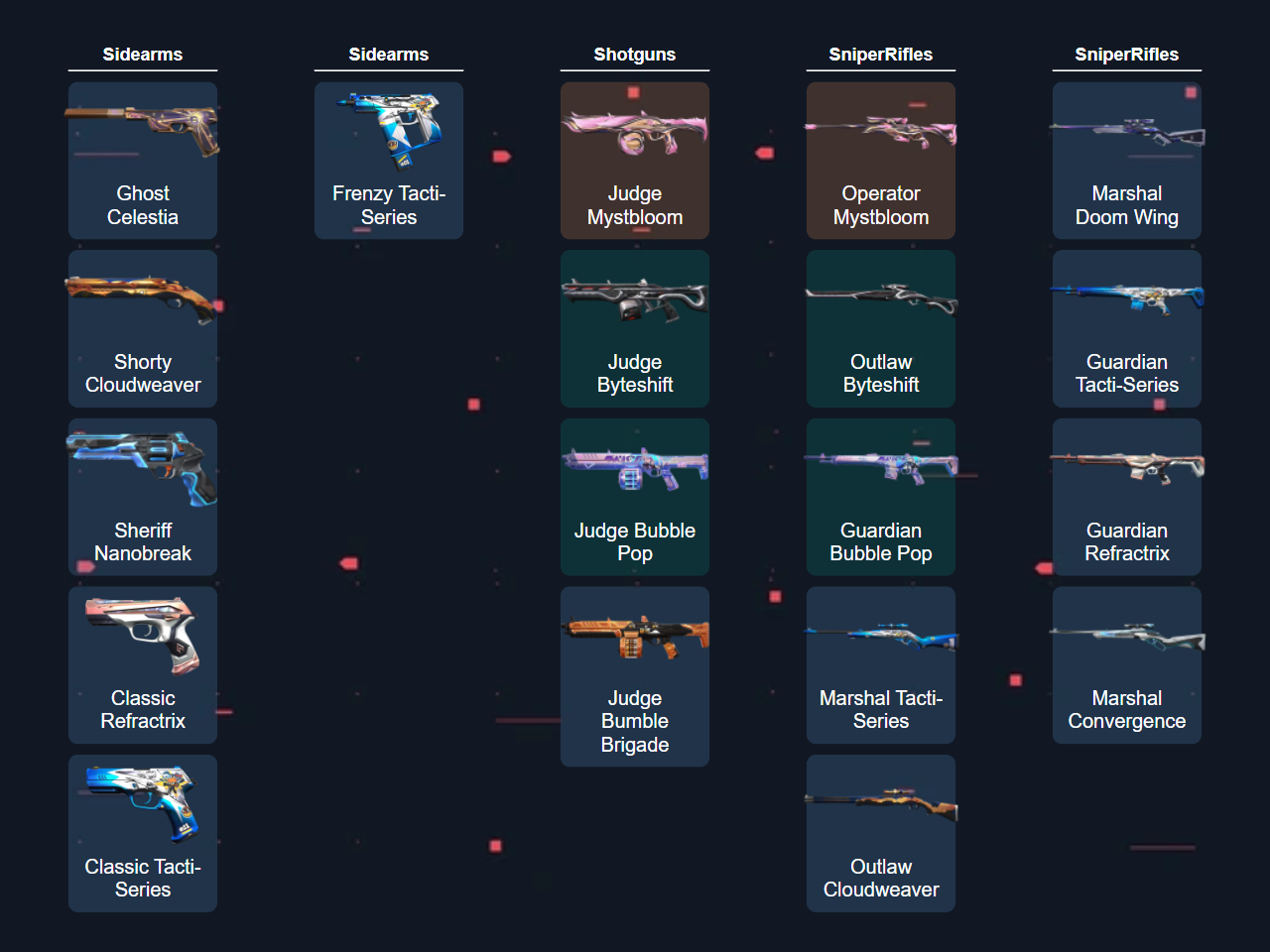1270x952 pixels.
Task: Choose the Shorty Cloudweaver skin
Action: [x=143, y=328]
